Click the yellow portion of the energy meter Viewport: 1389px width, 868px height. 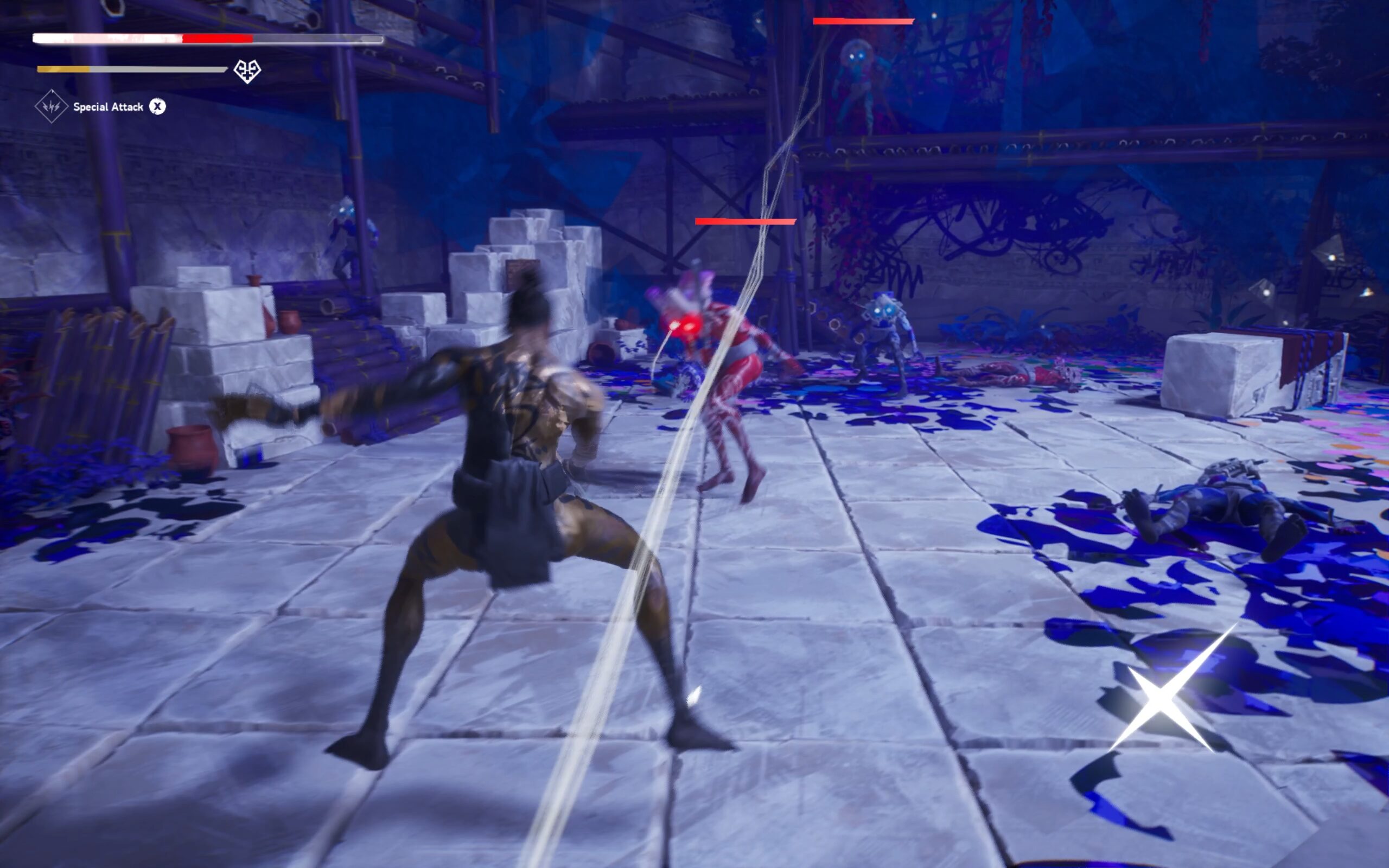point(63,69)
